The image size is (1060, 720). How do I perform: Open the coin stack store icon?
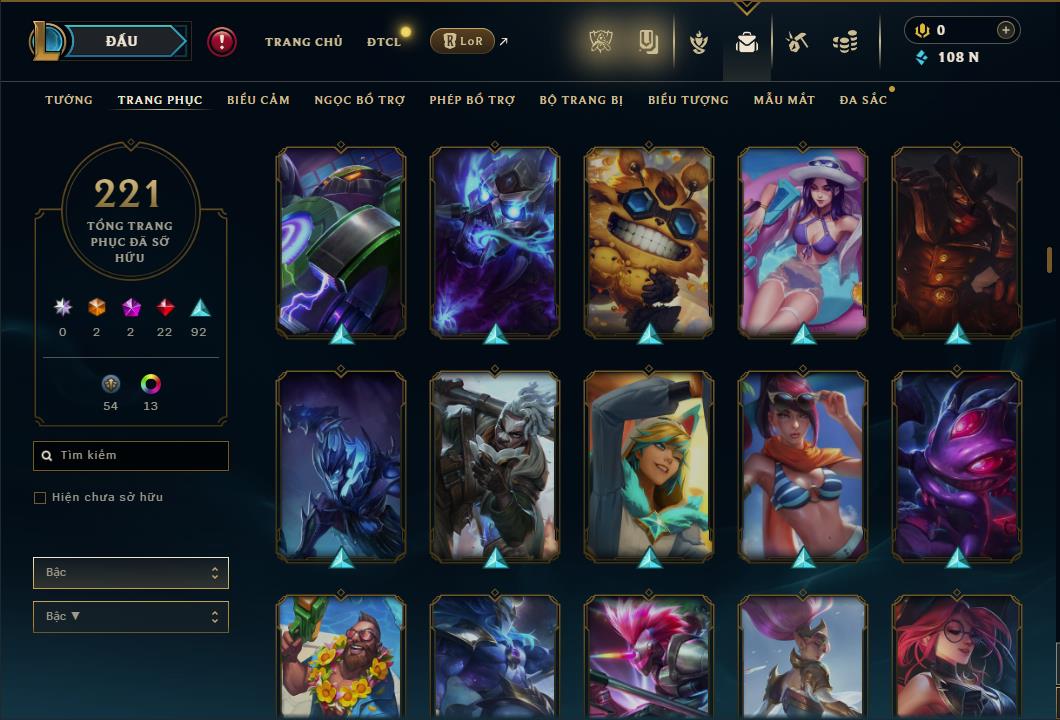click(x=845, y=42)
